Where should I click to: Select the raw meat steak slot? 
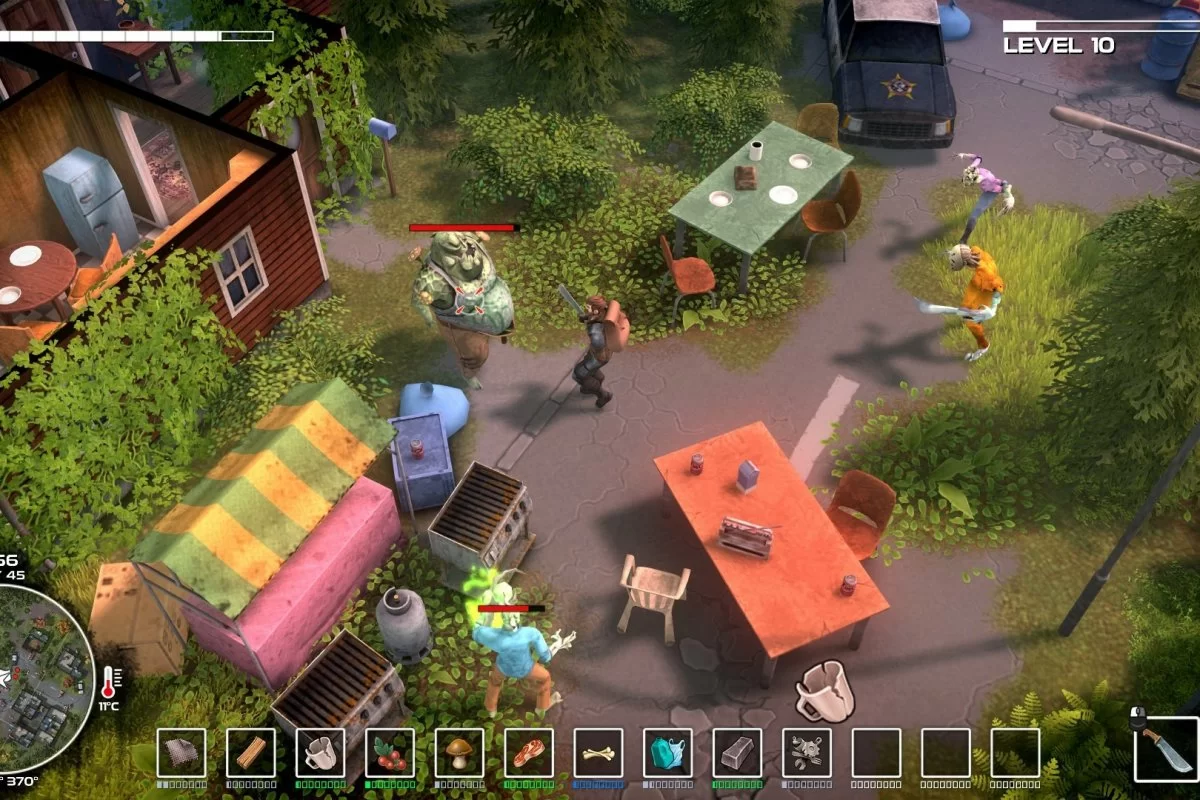pyautogui.click(x=529, y=753)
